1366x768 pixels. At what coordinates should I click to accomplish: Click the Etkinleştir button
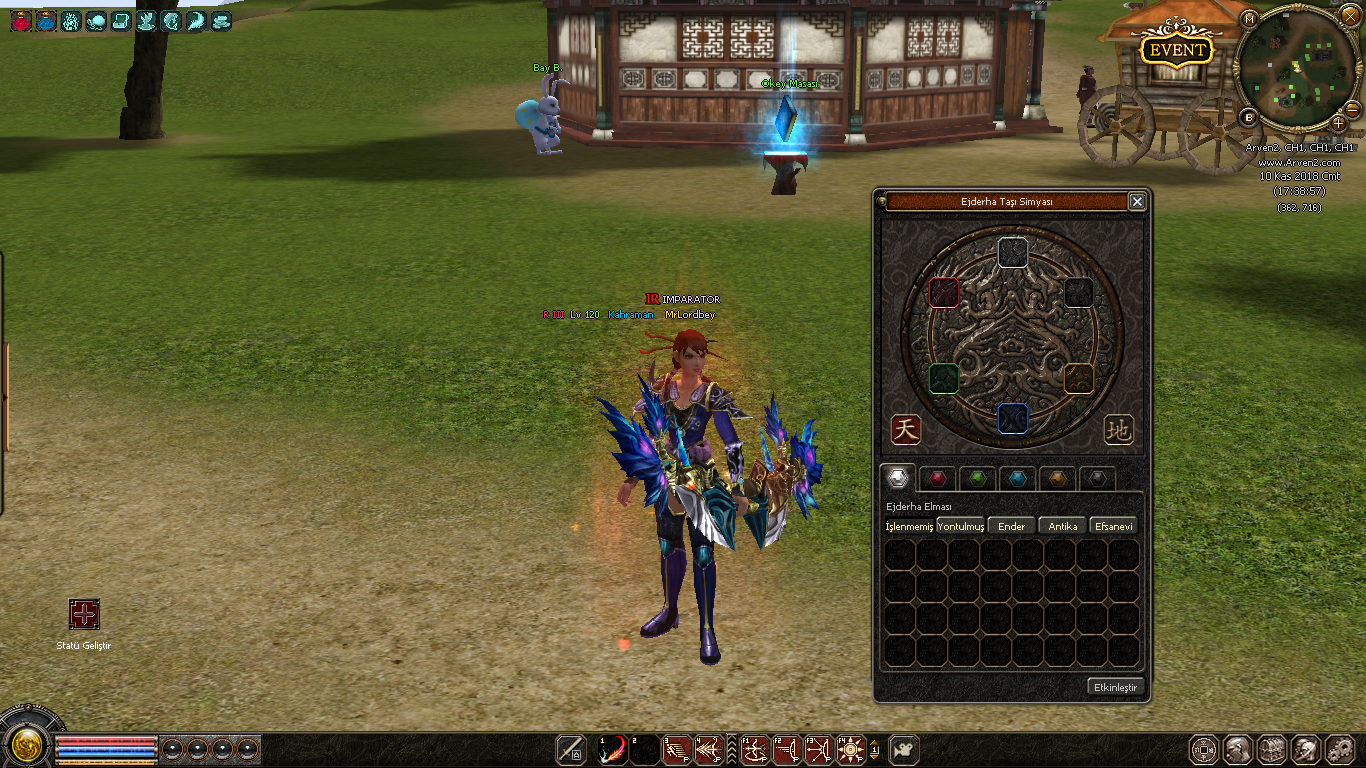(x=1116, y=688)
